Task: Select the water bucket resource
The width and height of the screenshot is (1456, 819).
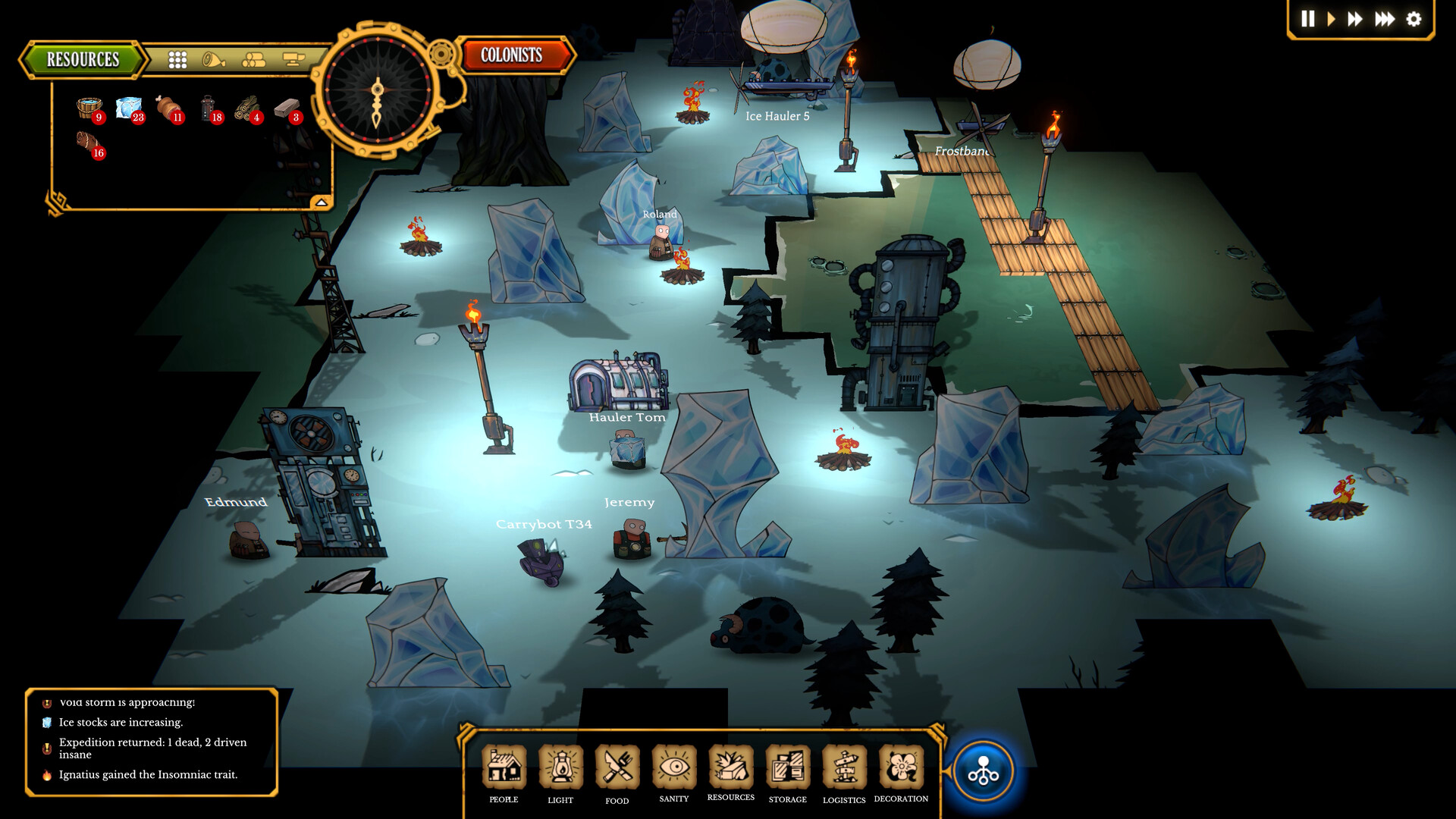Action: 89,108
